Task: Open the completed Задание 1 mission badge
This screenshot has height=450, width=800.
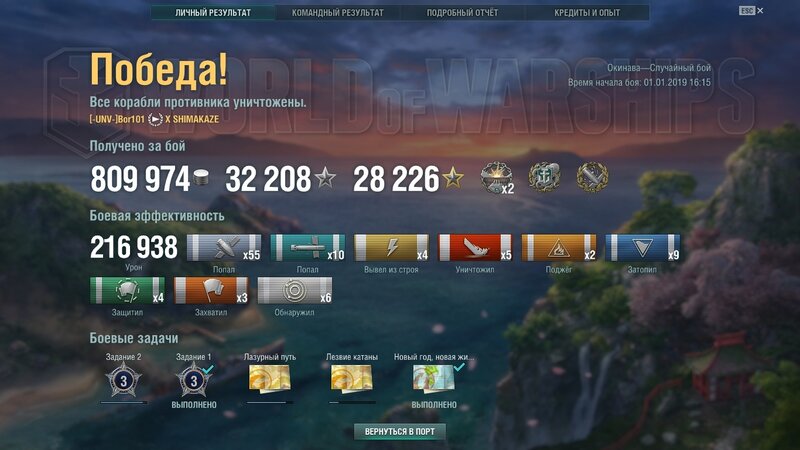Action: pos(193,379)
